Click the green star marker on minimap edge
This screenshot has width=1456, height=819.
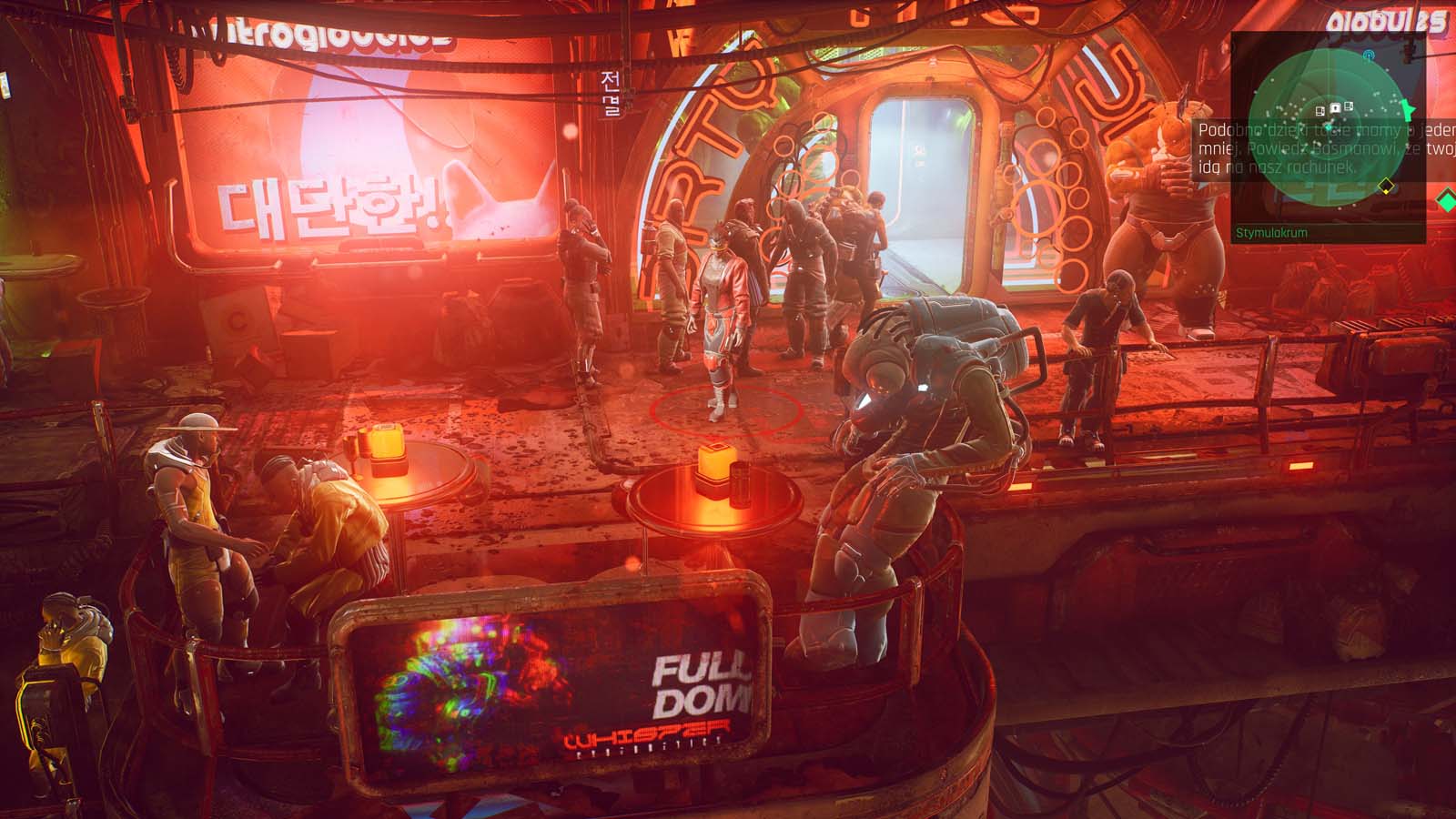1409,109
